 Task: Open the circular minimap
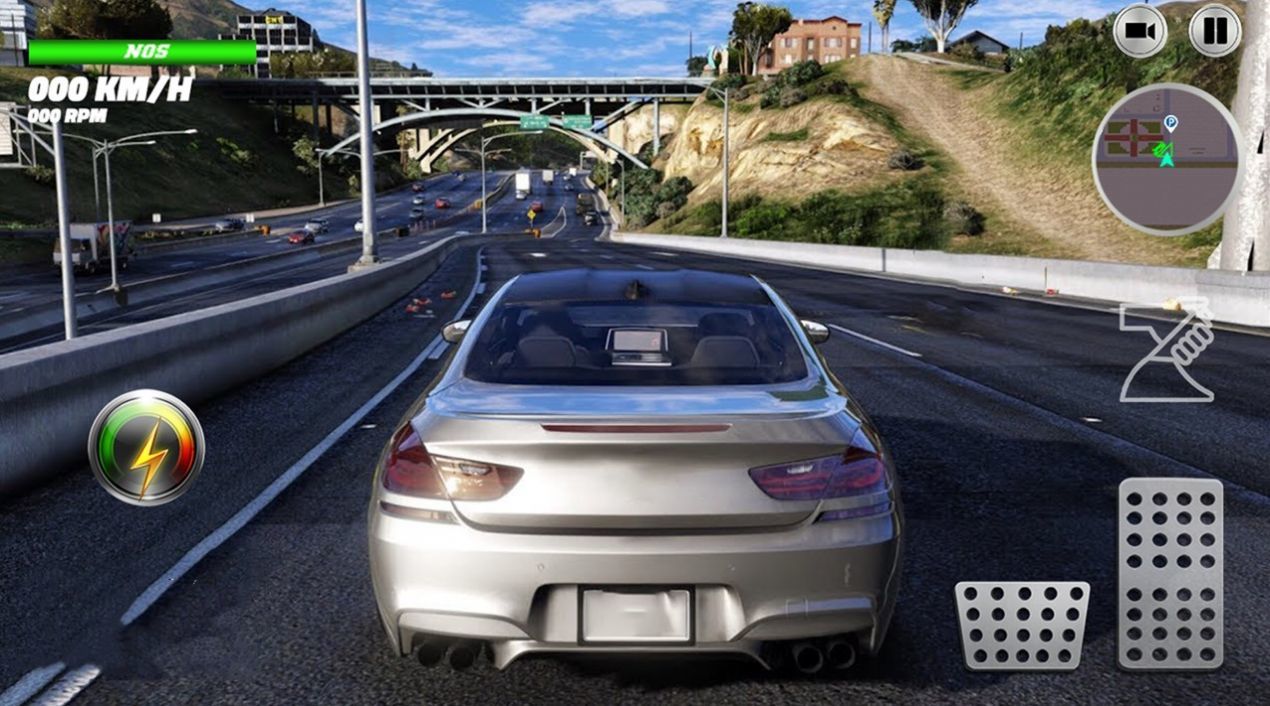pyautogui.click(x=1167, y=158)
